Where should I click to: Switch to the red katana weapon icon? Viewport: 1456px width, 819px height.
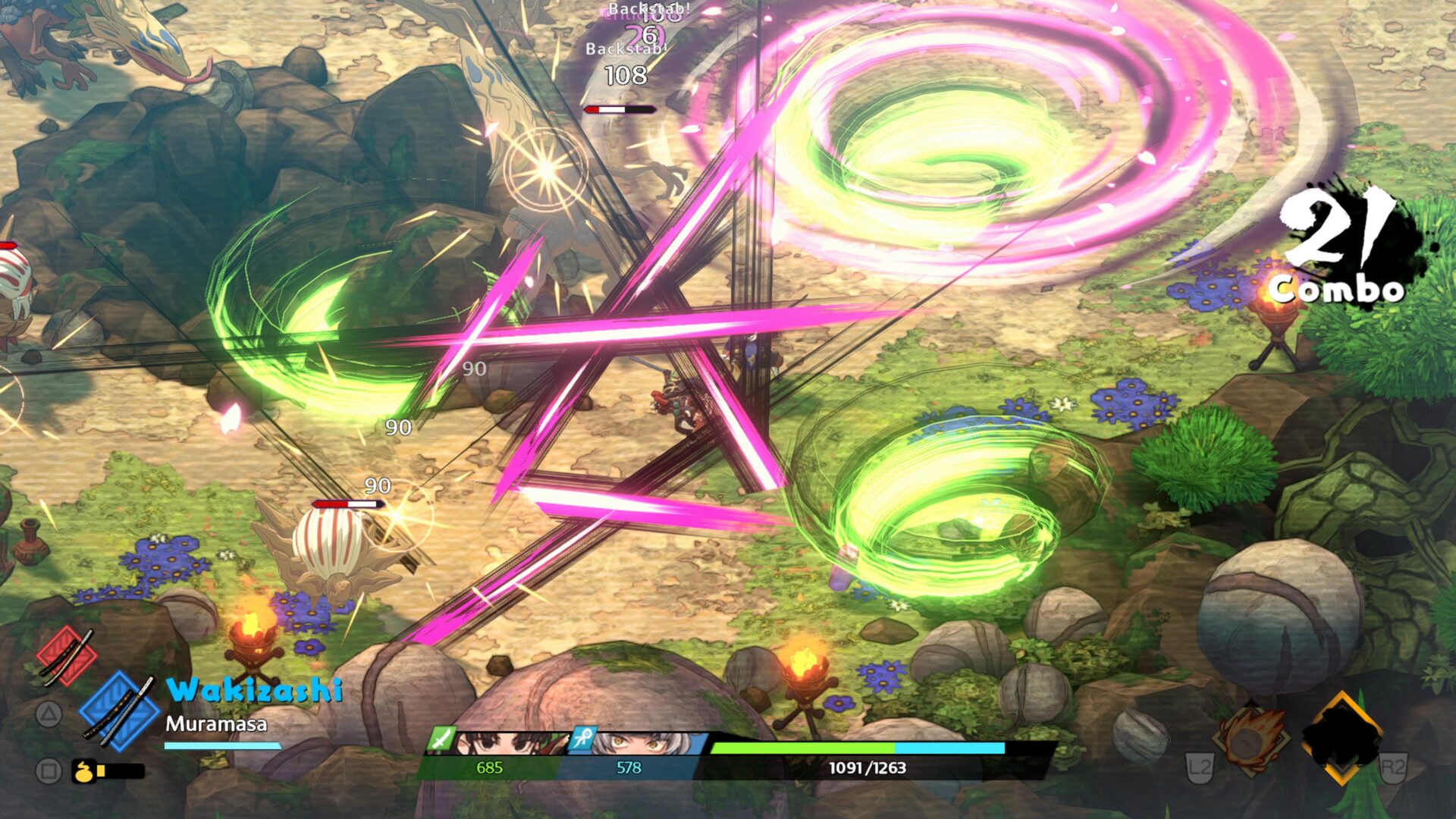[66, 657]
